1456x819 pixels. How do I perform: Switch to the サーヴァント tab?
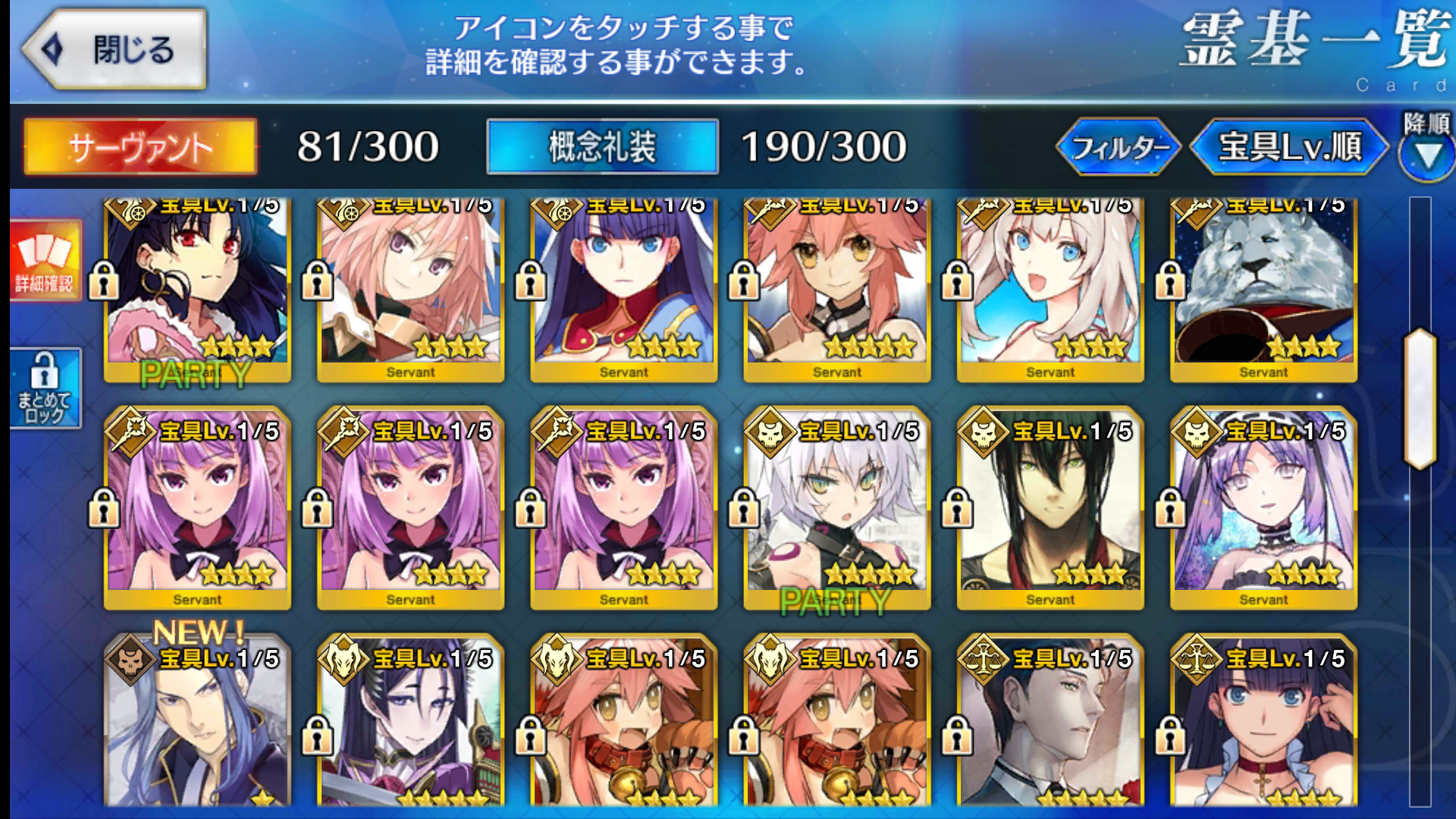coord(140,146)
